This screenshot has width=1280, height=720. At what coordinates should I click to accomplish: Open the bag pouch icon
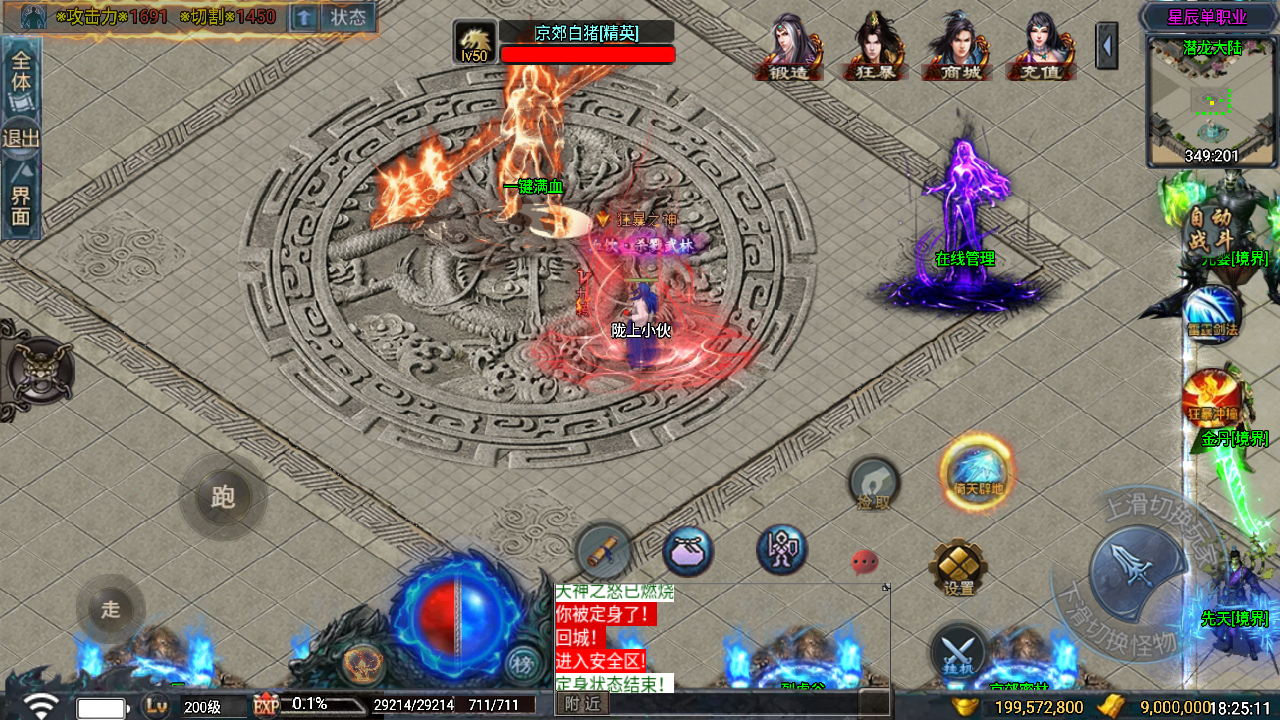[688, 551]
